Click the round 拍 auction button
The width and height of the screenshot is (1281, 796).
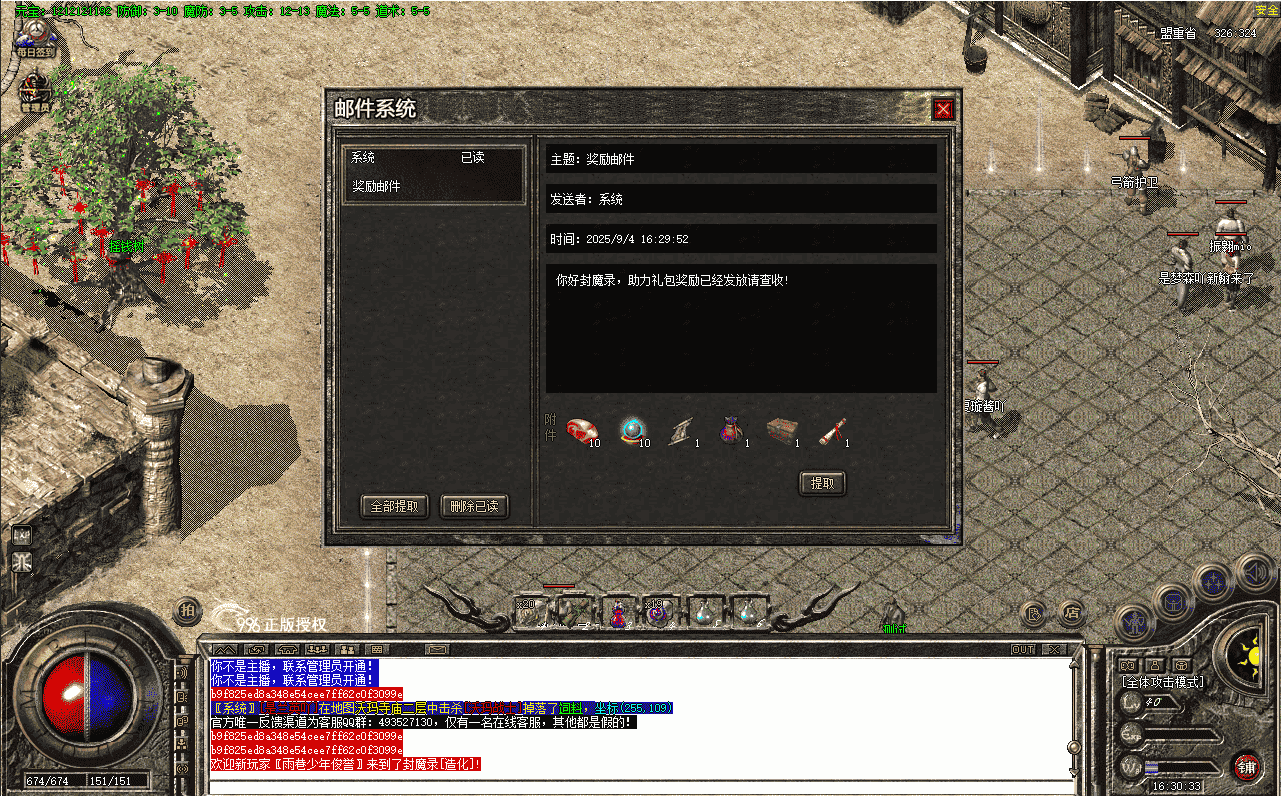(x=187, y=610)
